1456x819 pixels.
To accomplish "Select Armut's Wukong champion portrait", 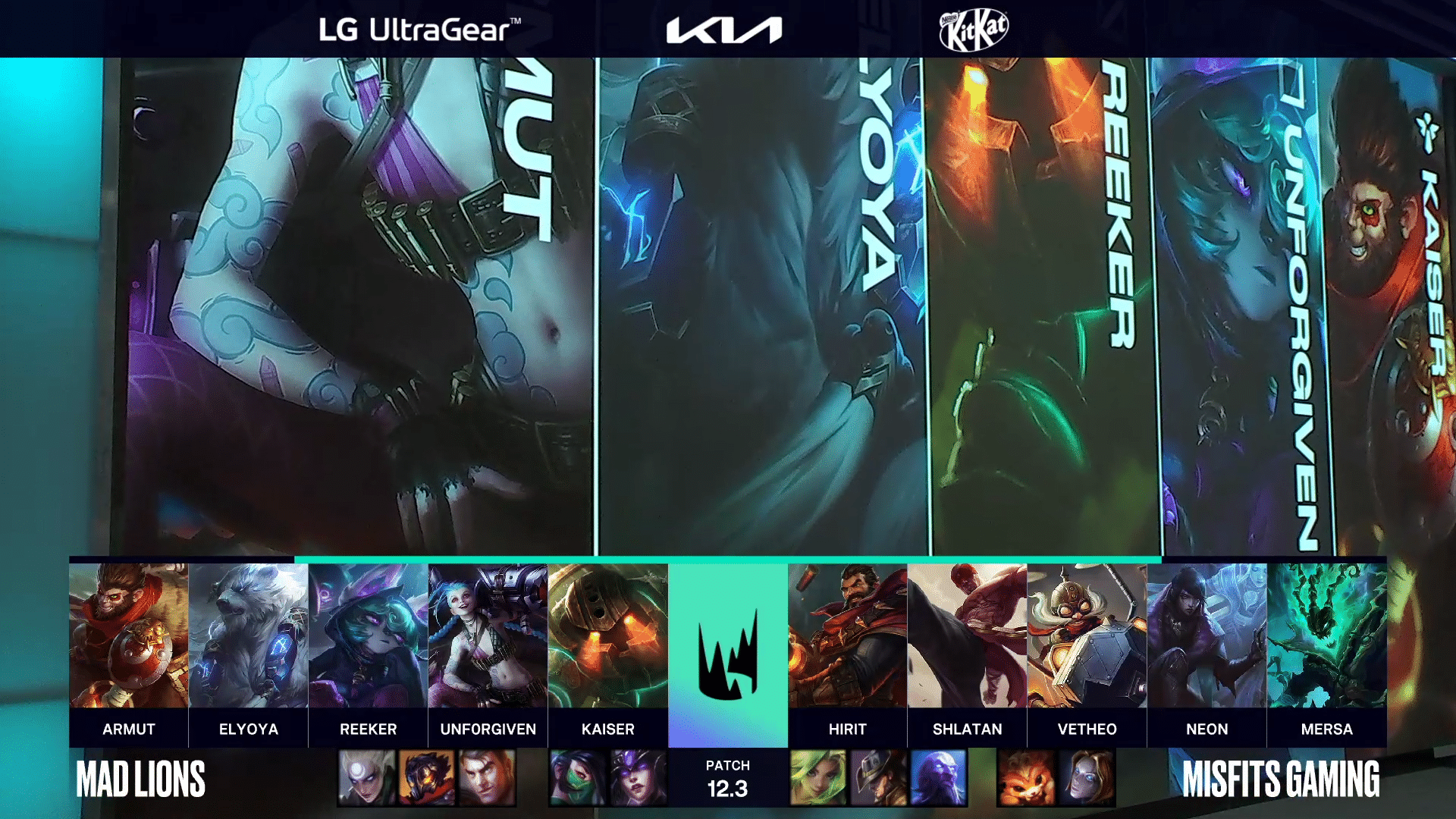I will pyautogui.click(x=129, y=635).
